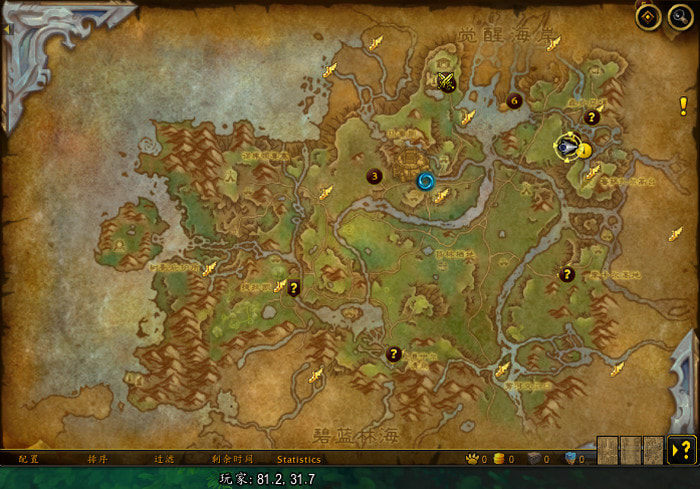Open the 排序 sort menu
This screenshot has width=700, height=489.
click(98, 459)
